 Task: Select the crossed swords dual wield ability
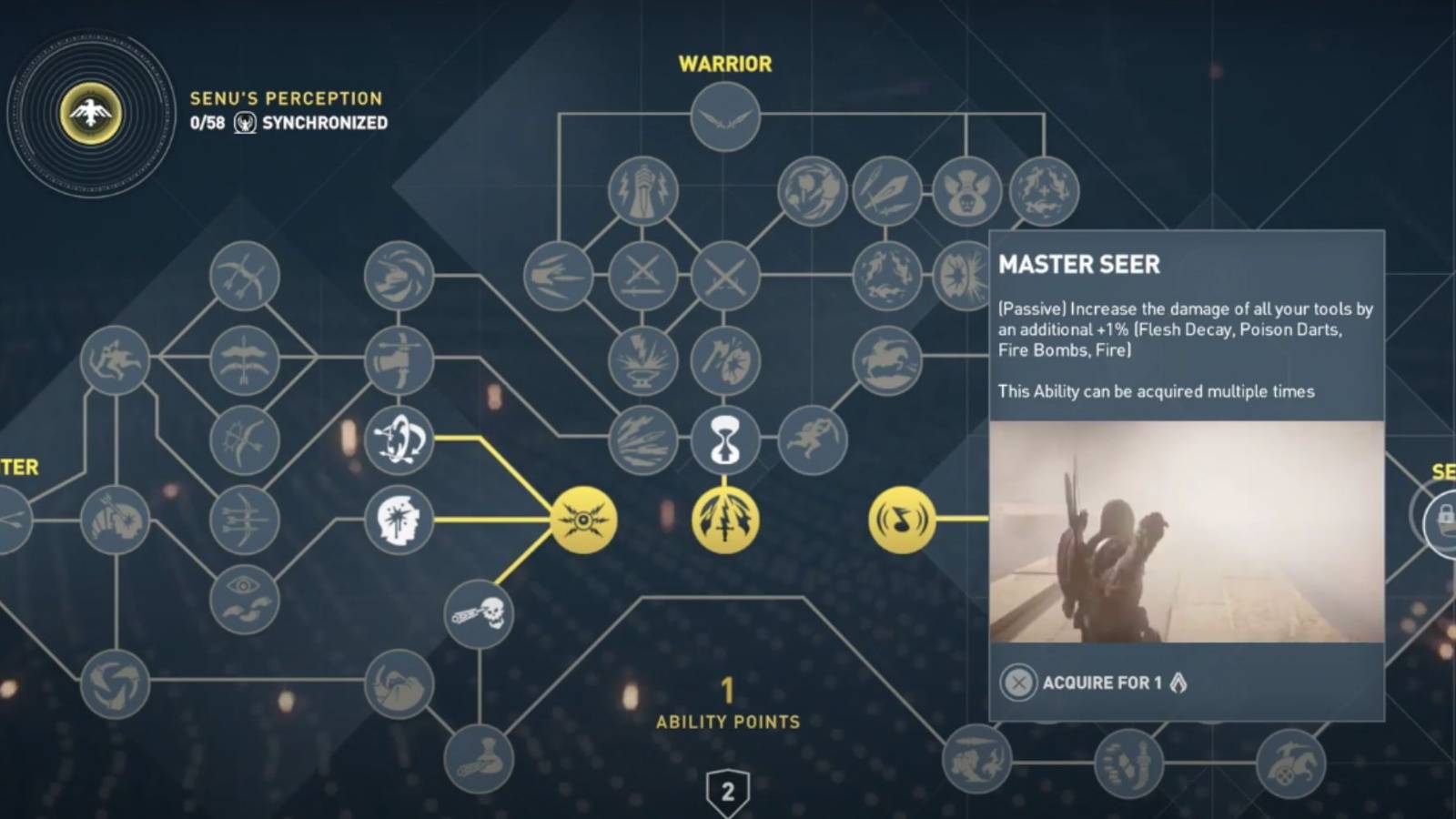click(723, 274)
